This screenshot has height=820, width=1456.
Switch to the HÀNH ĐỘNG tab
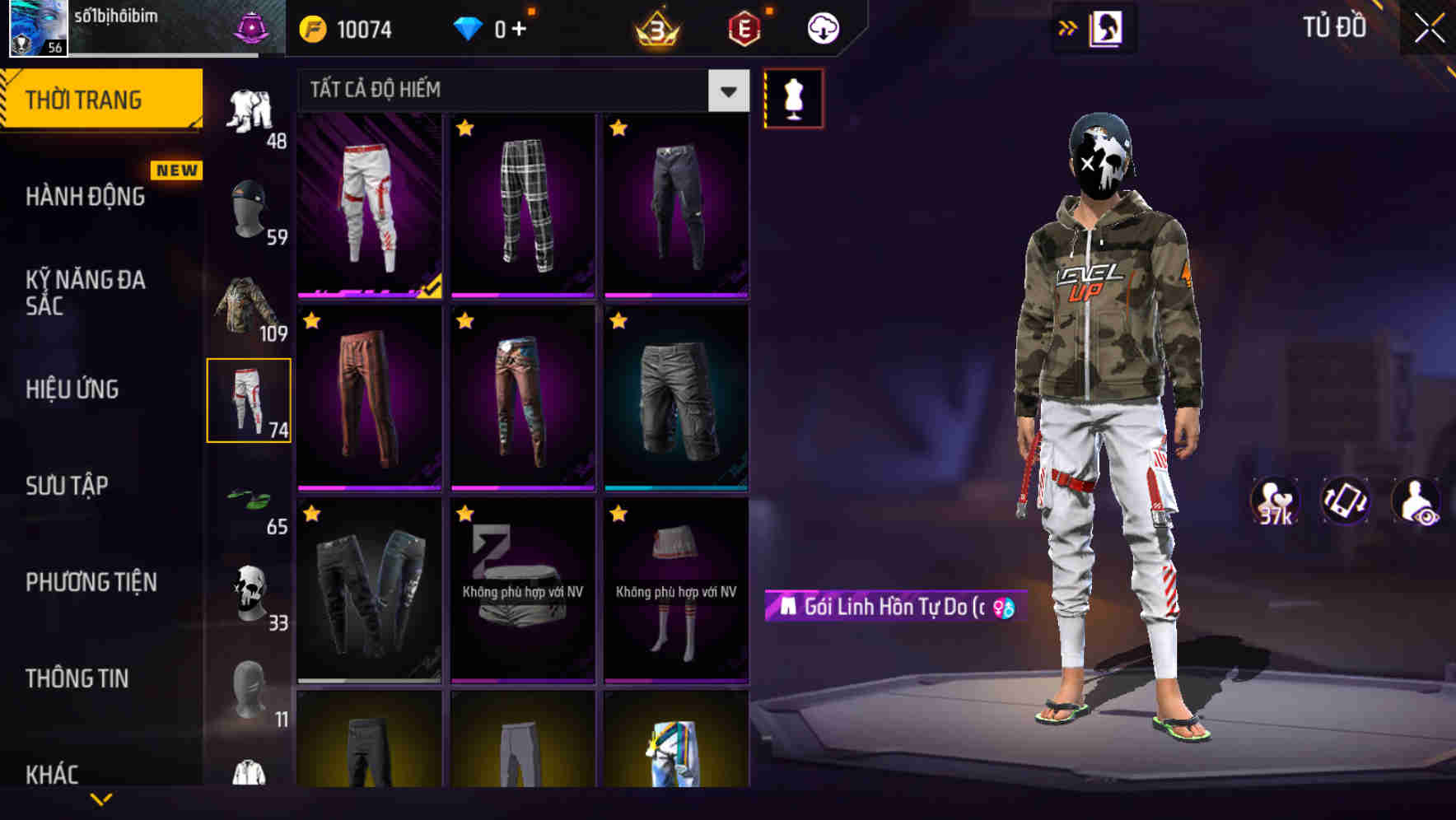pyautogui.click(x=86, y=197)
